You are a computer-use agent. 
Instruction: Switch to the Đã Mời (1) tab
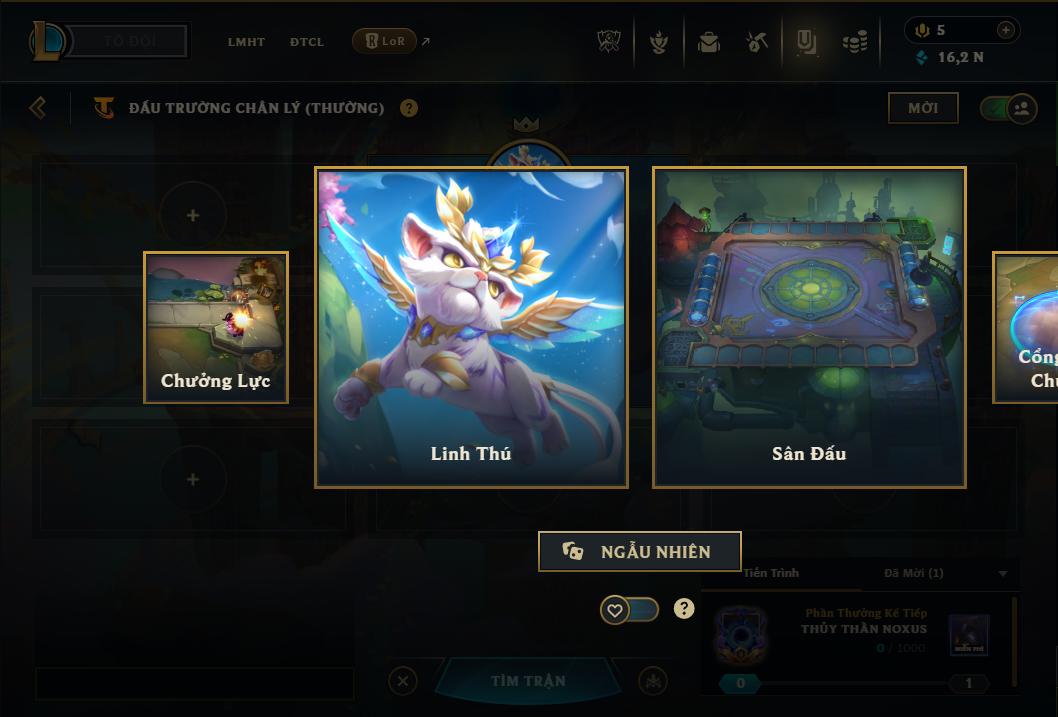(x=914, y=573)
